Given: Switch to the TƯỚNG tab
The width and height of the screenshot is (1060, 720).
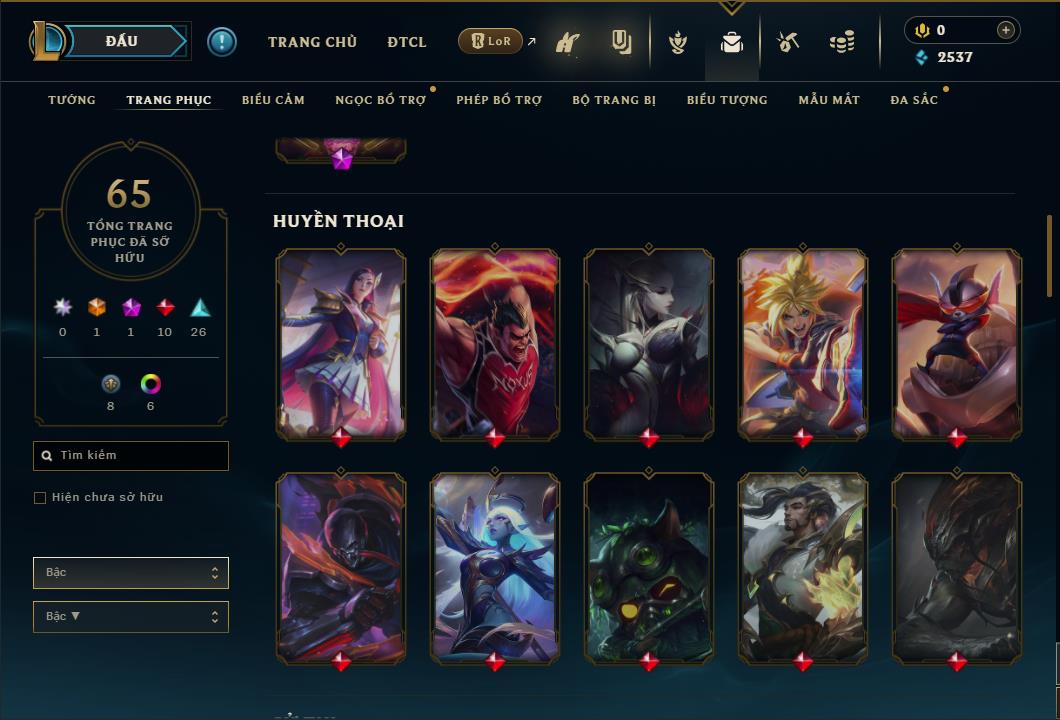Looking at the screenshot, I should [72, 100].
